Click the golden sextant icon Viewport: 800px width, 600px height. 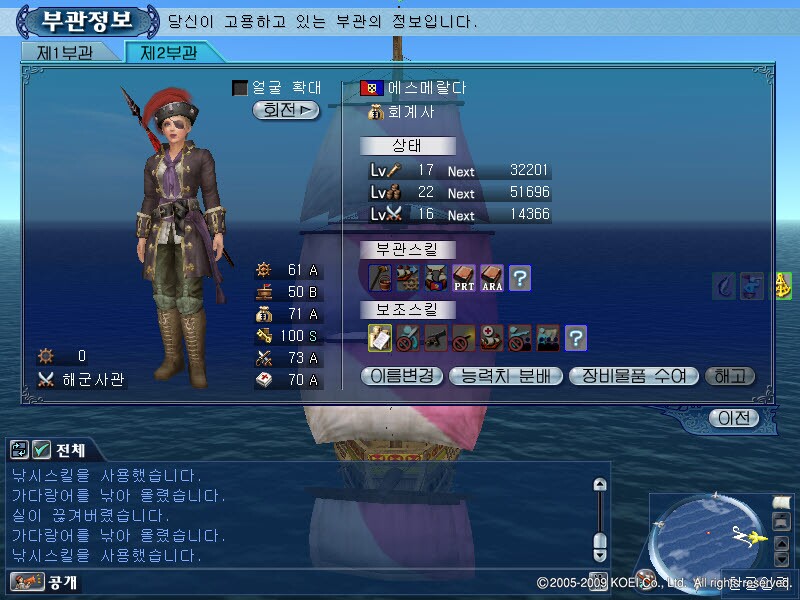783,286
